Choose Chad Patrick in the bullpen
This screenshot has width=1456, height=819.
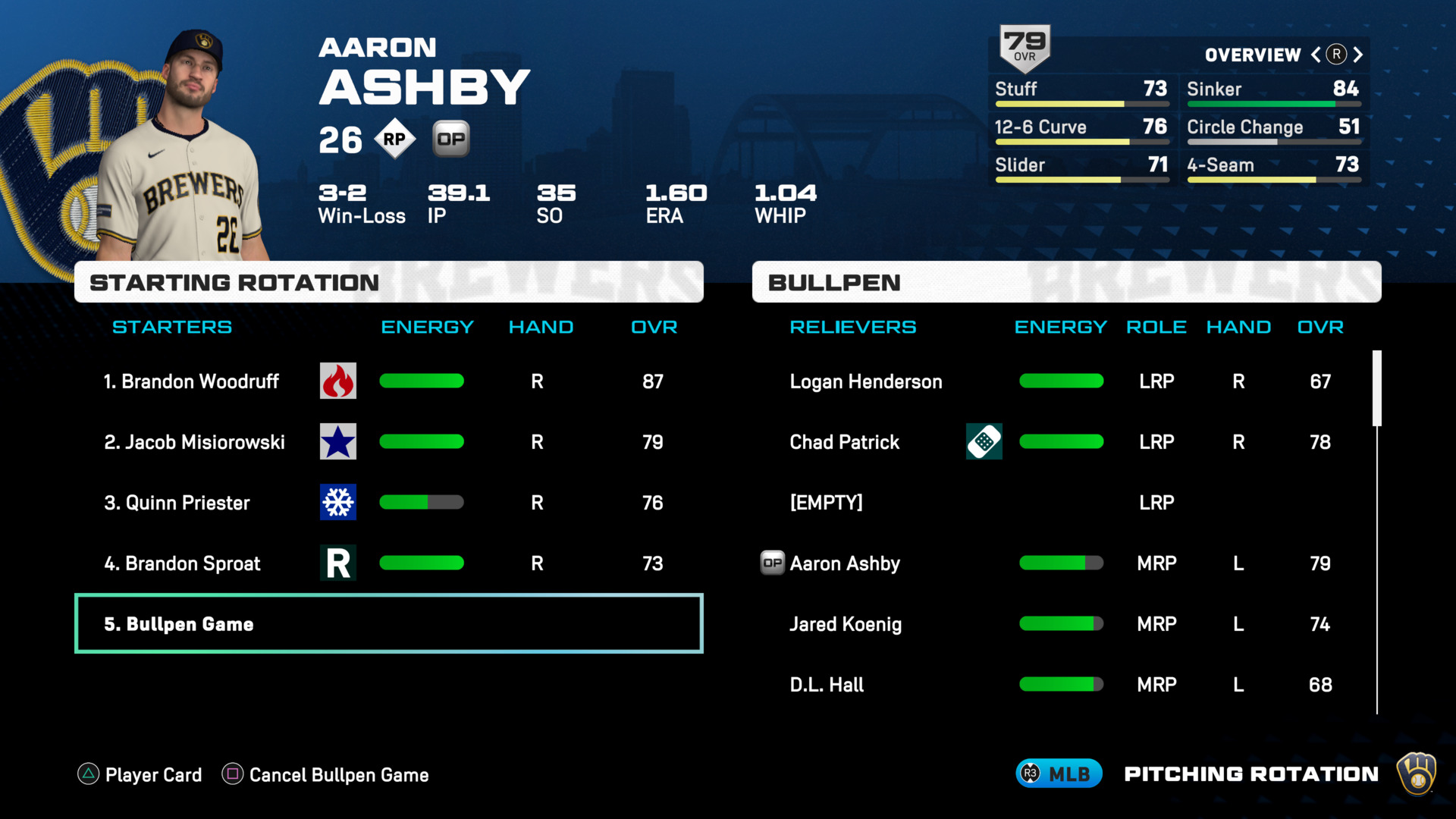click(844, 442)
